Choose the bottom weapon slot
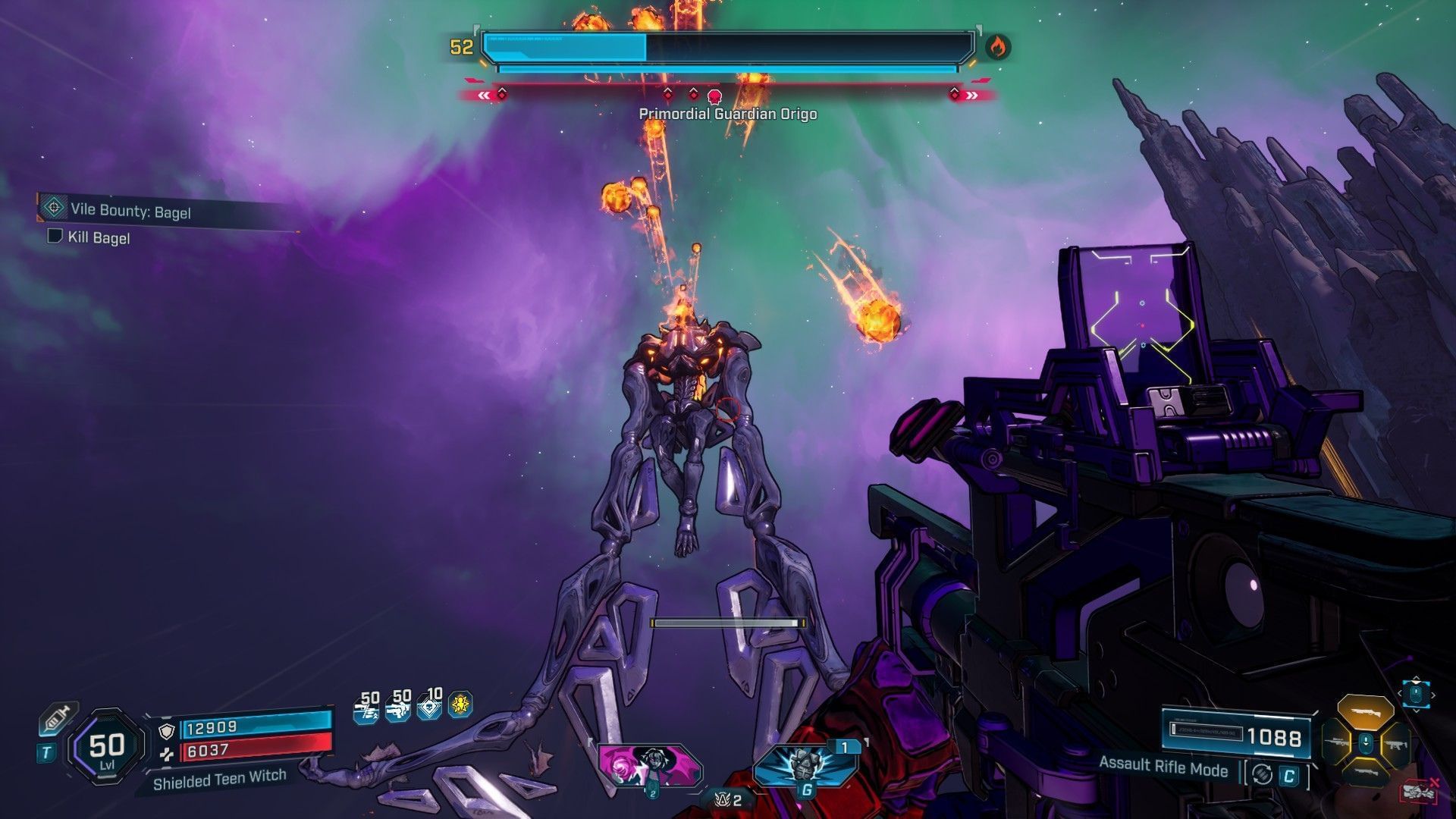 (1365, 772)
